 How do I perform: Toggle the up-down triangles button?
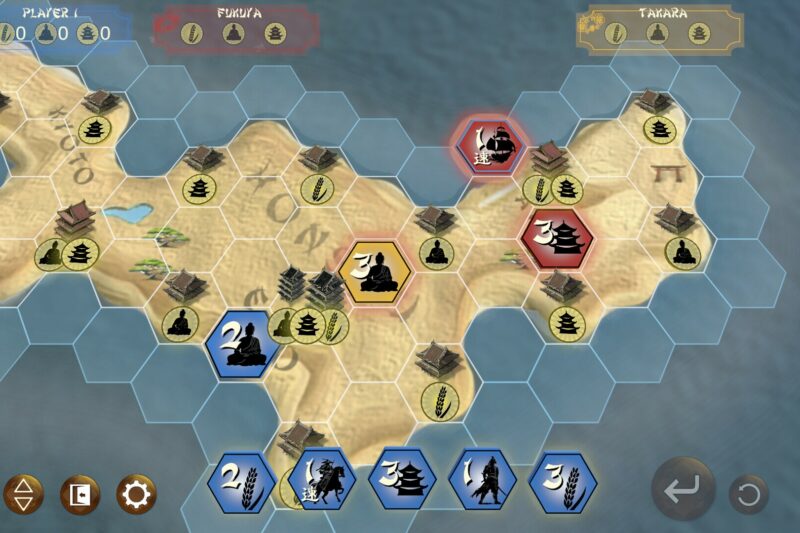pos(24,494)
